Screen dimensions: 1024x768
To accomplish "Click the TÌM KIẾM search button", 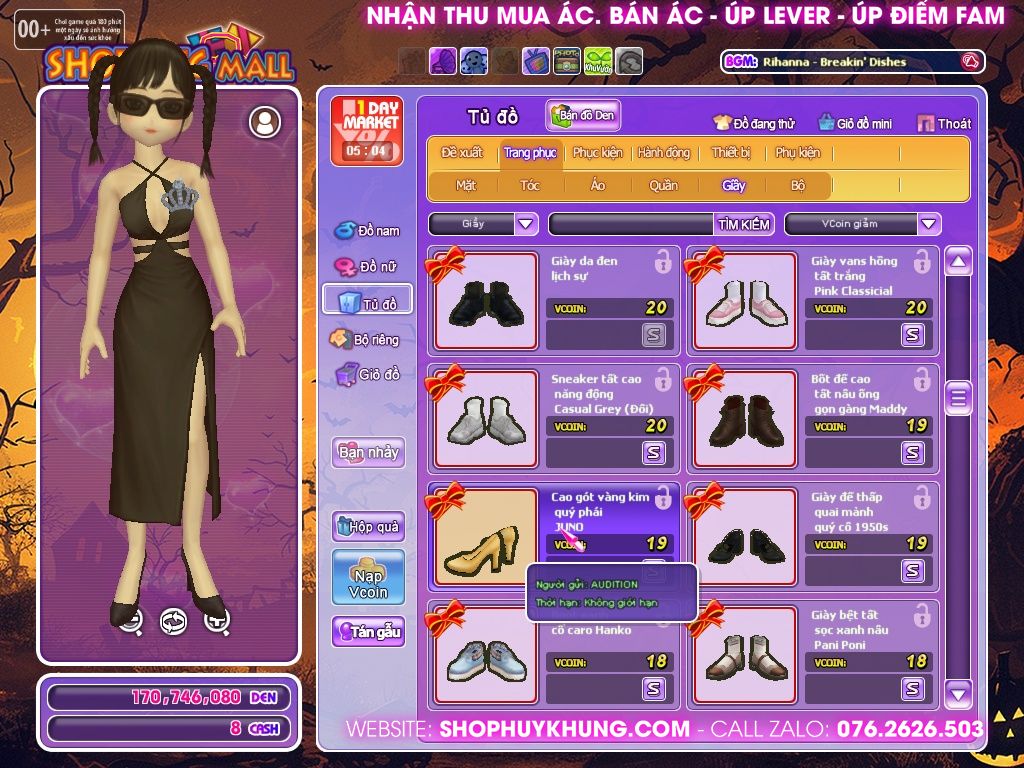I will click(x=744, y=224).
